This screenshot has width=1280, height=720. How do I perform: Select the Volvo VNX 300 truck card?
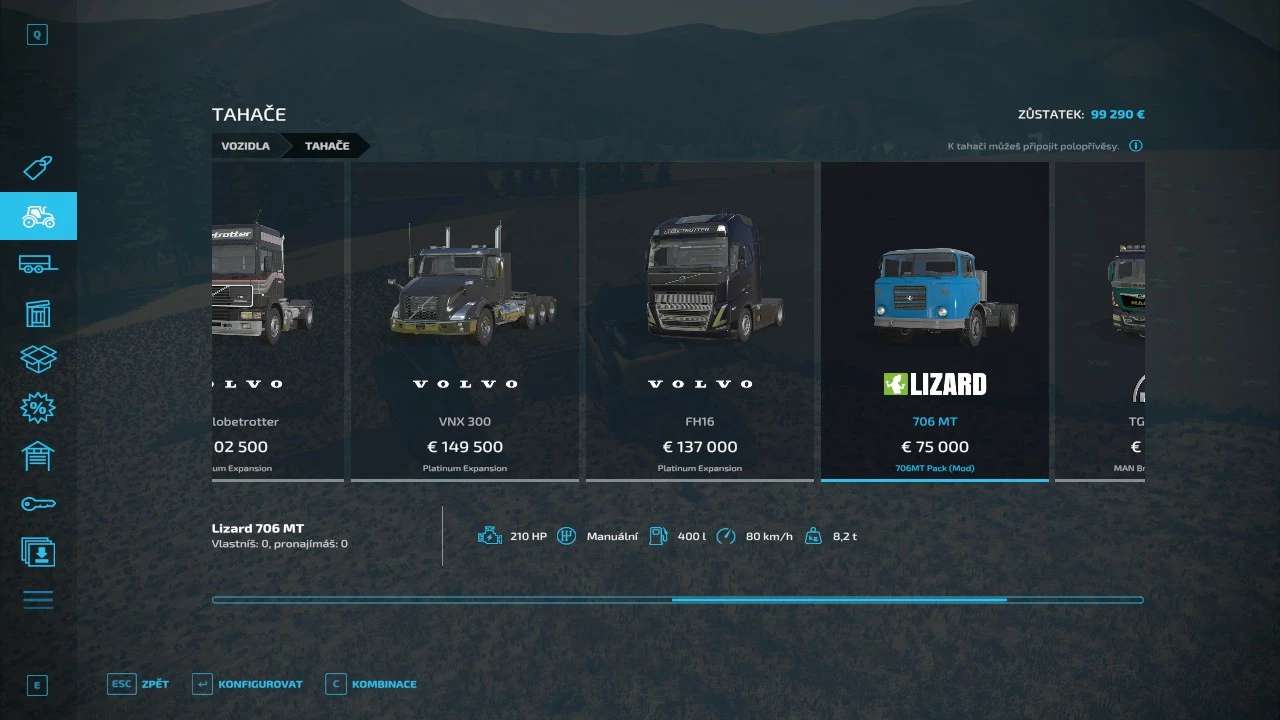pos(464,322)
